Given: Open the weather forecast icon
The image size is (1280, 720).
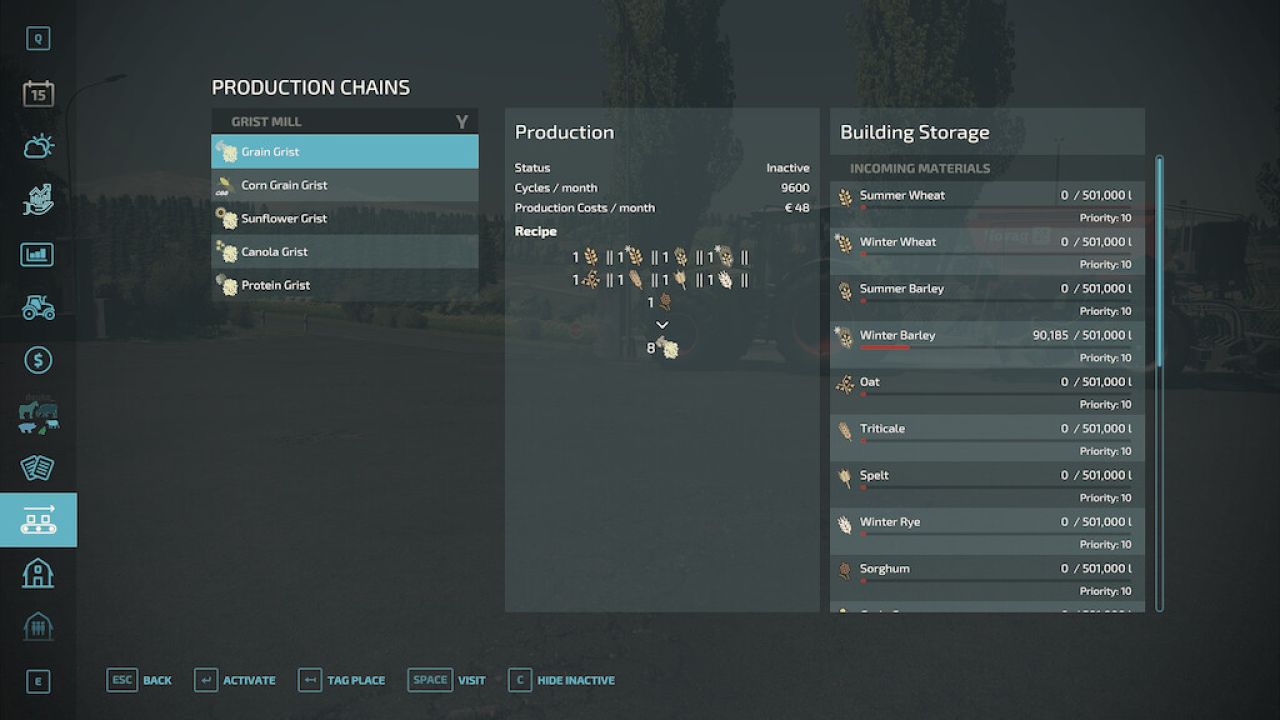Looking at the screenshot, I should pos(38,145).
